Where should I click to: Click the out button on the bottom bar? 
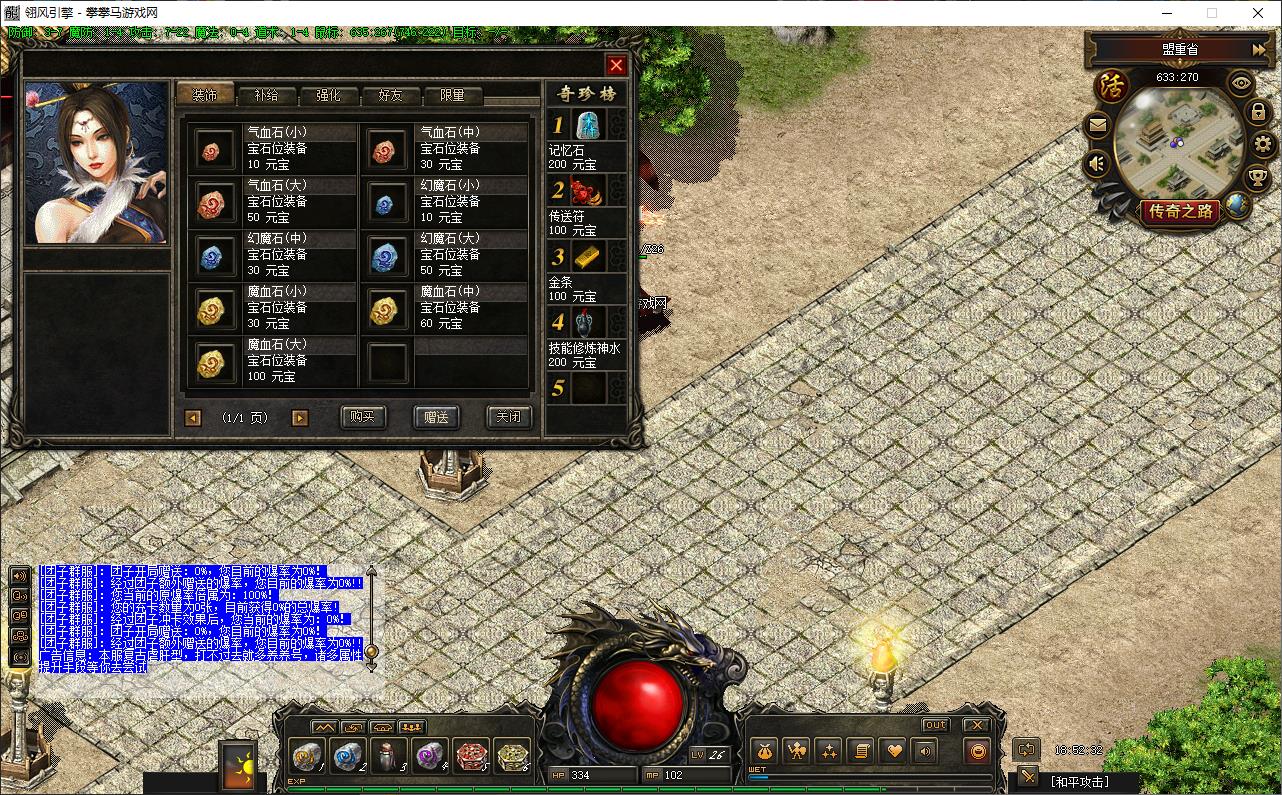pos(935,725)
